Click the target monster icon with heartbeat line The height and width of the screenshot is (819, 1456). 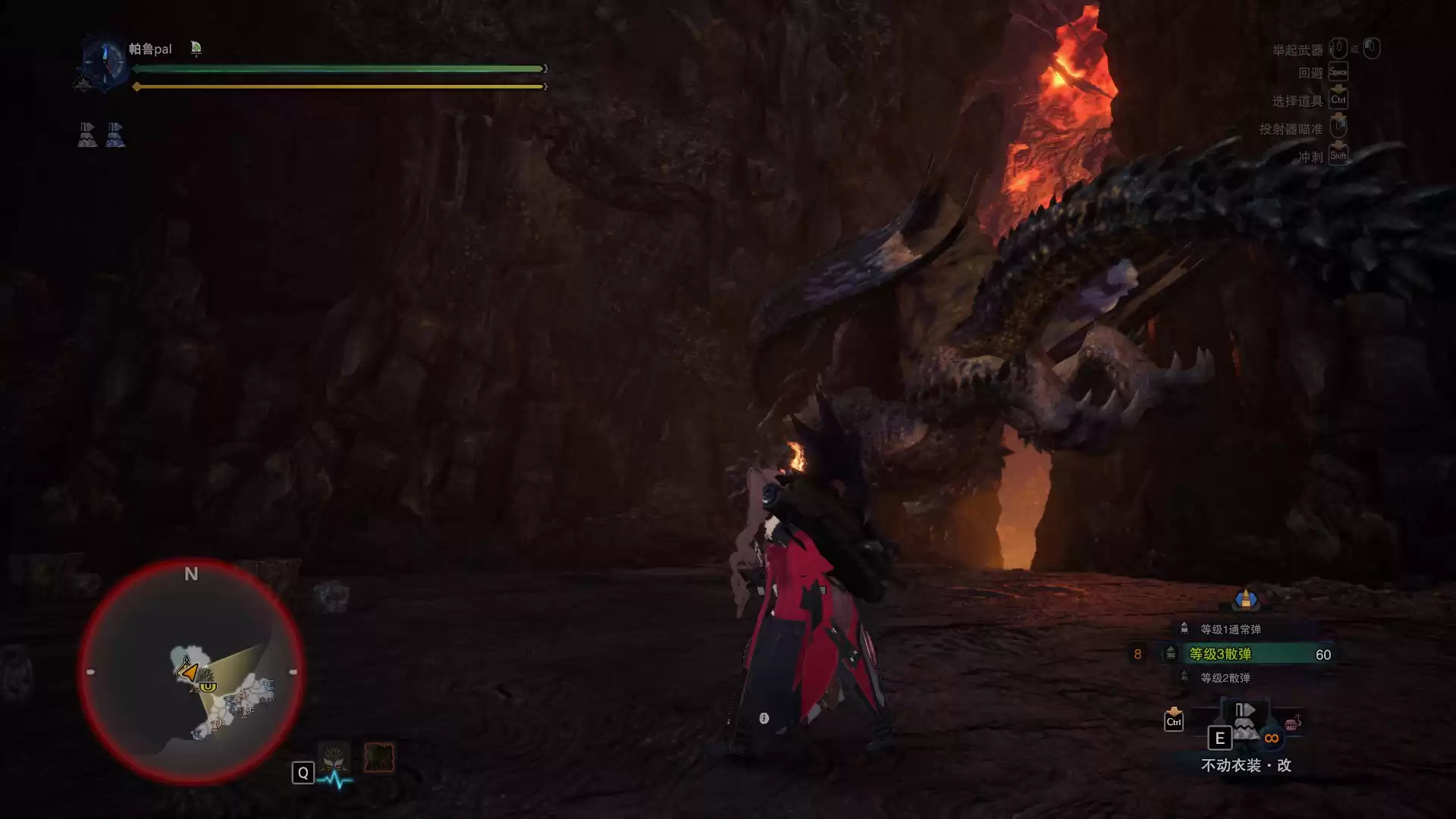click(334, 758)
